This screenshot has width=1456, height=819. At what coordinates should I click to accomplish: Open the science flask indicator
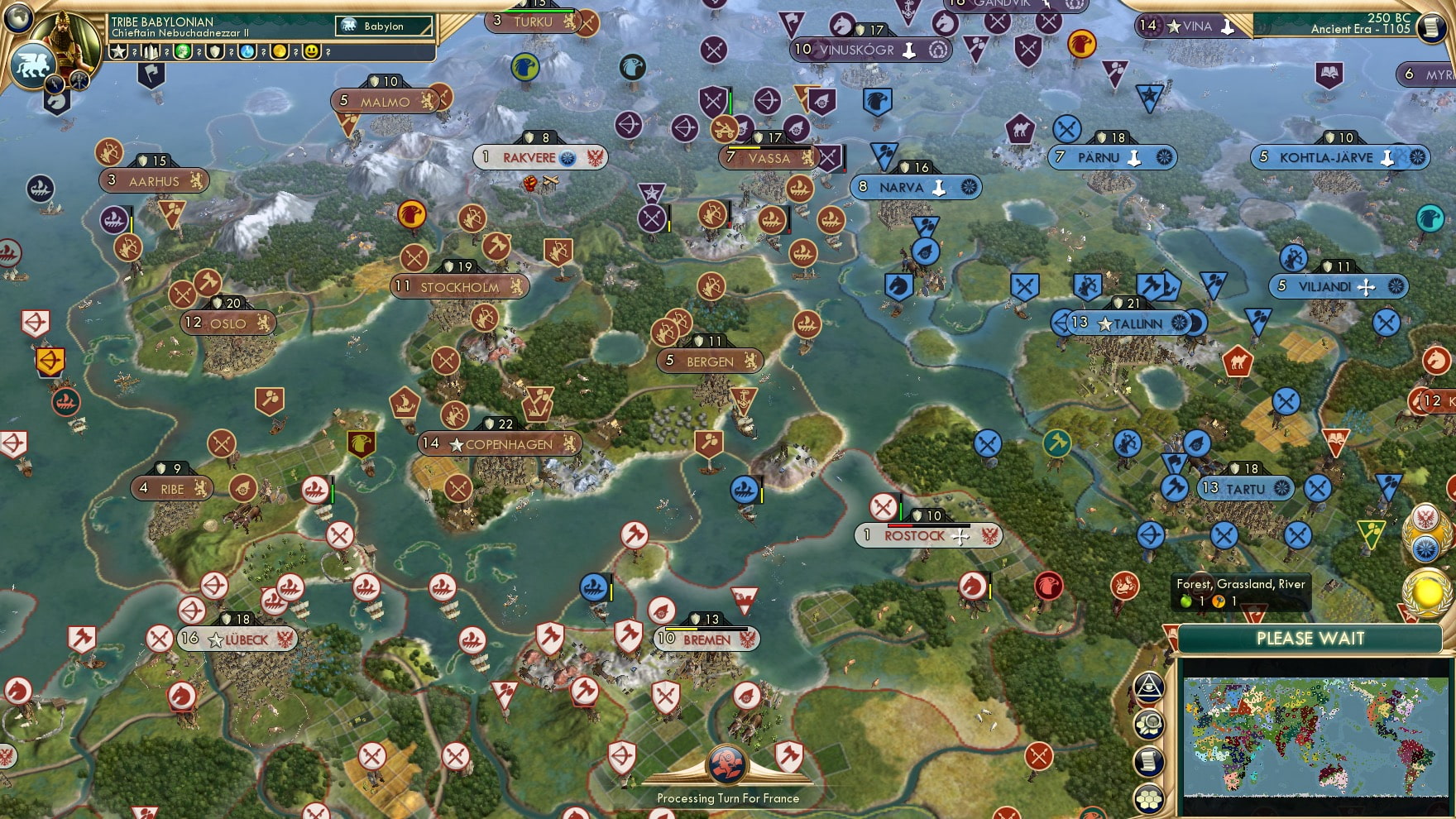click(245, 52)
